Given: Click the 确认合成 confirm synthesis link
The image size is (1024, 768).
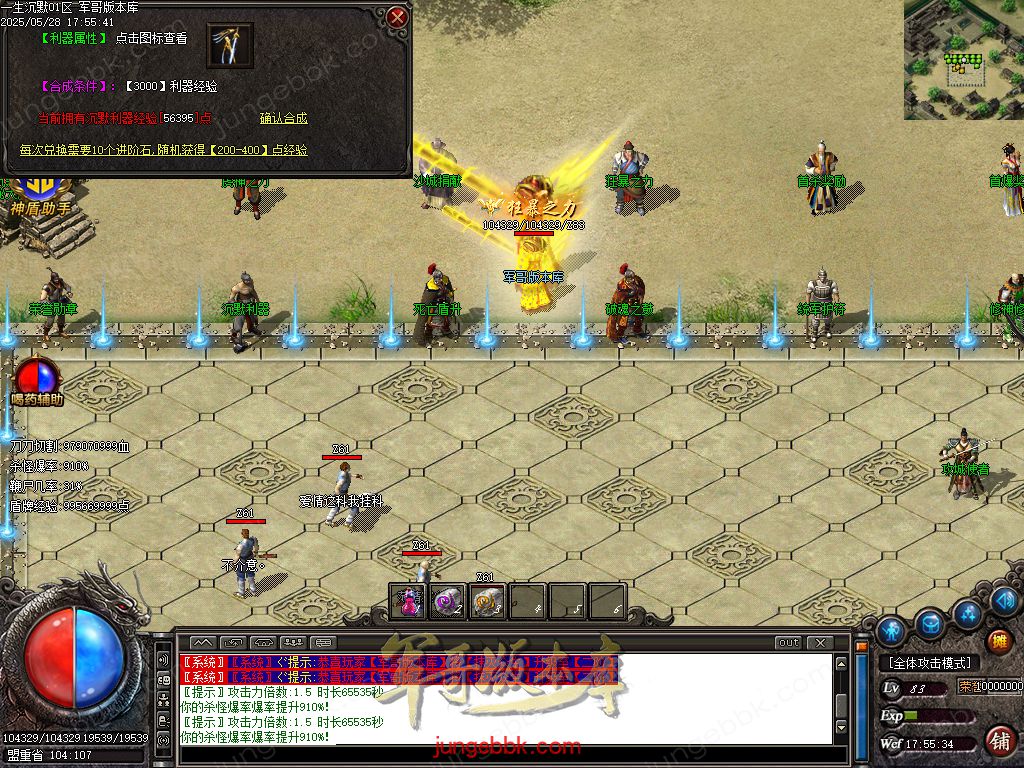Looking at the screenshot, I should tap(284, 118).
